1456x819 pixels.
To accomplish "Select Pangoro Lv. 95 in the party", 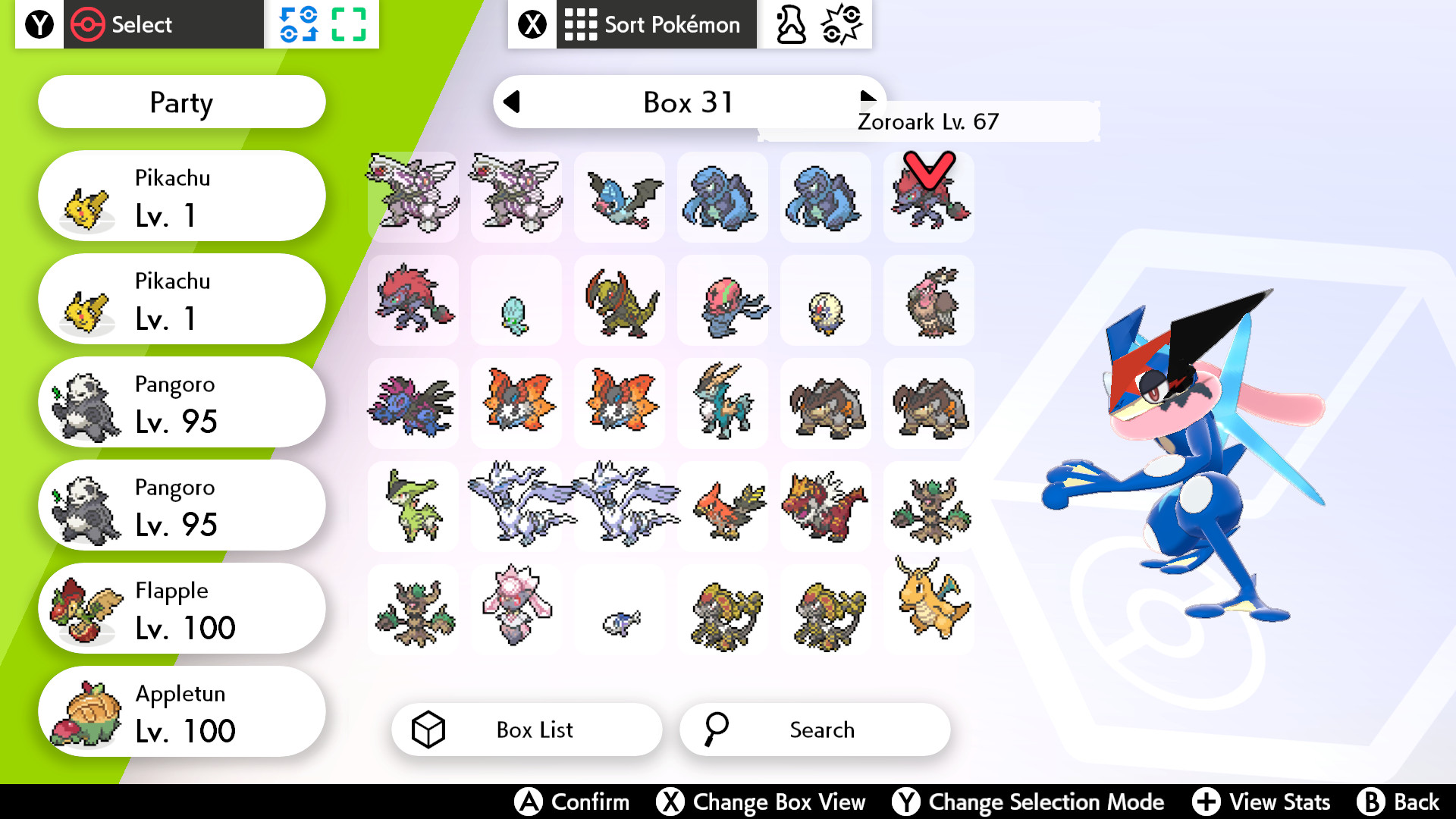I will click(x=180, y=402).
